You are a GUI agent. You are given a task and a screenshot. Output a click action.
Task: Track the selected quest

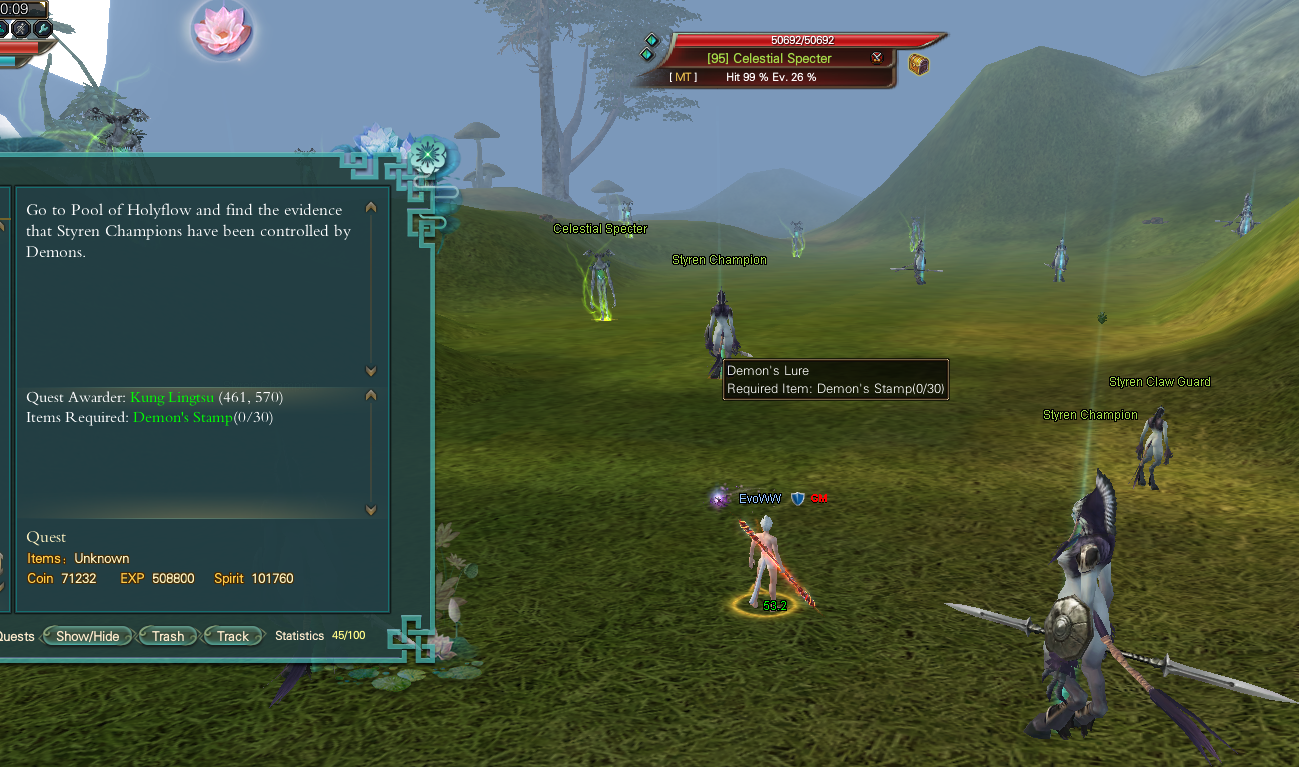click(x=233, y=636)
